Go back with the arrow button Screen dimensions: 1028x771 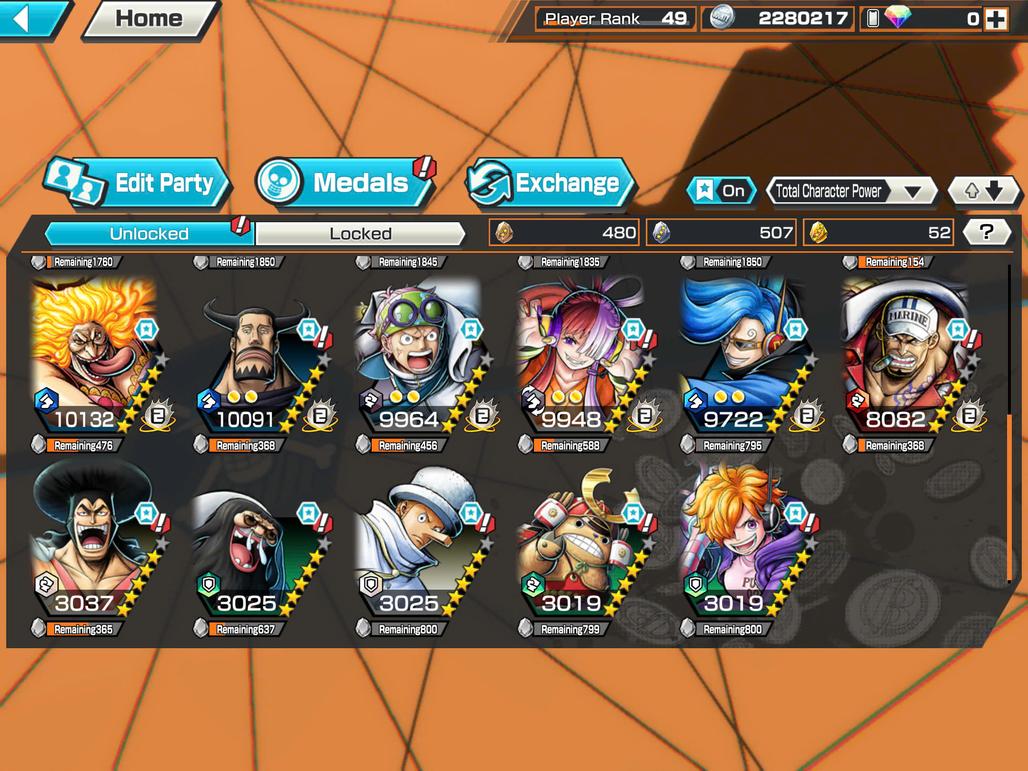(34, 18)
